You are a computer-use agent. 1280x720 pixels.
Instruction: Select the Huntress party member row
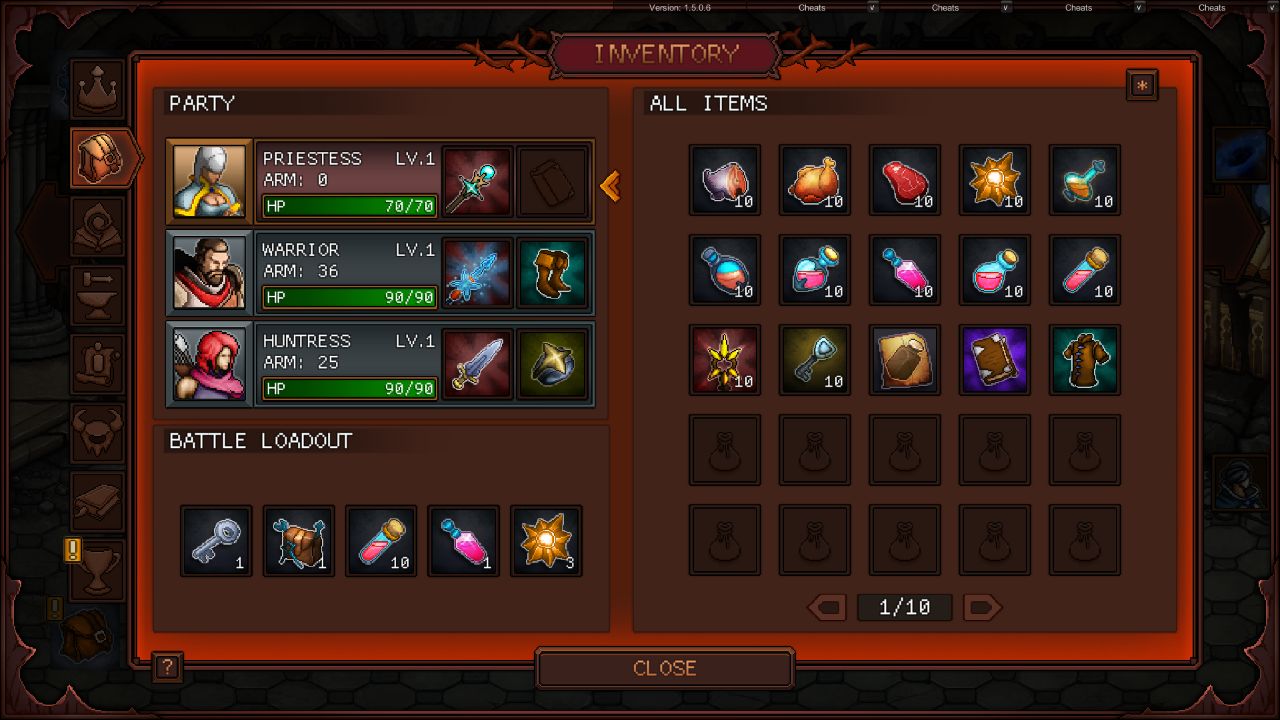[x=348, y=364]
